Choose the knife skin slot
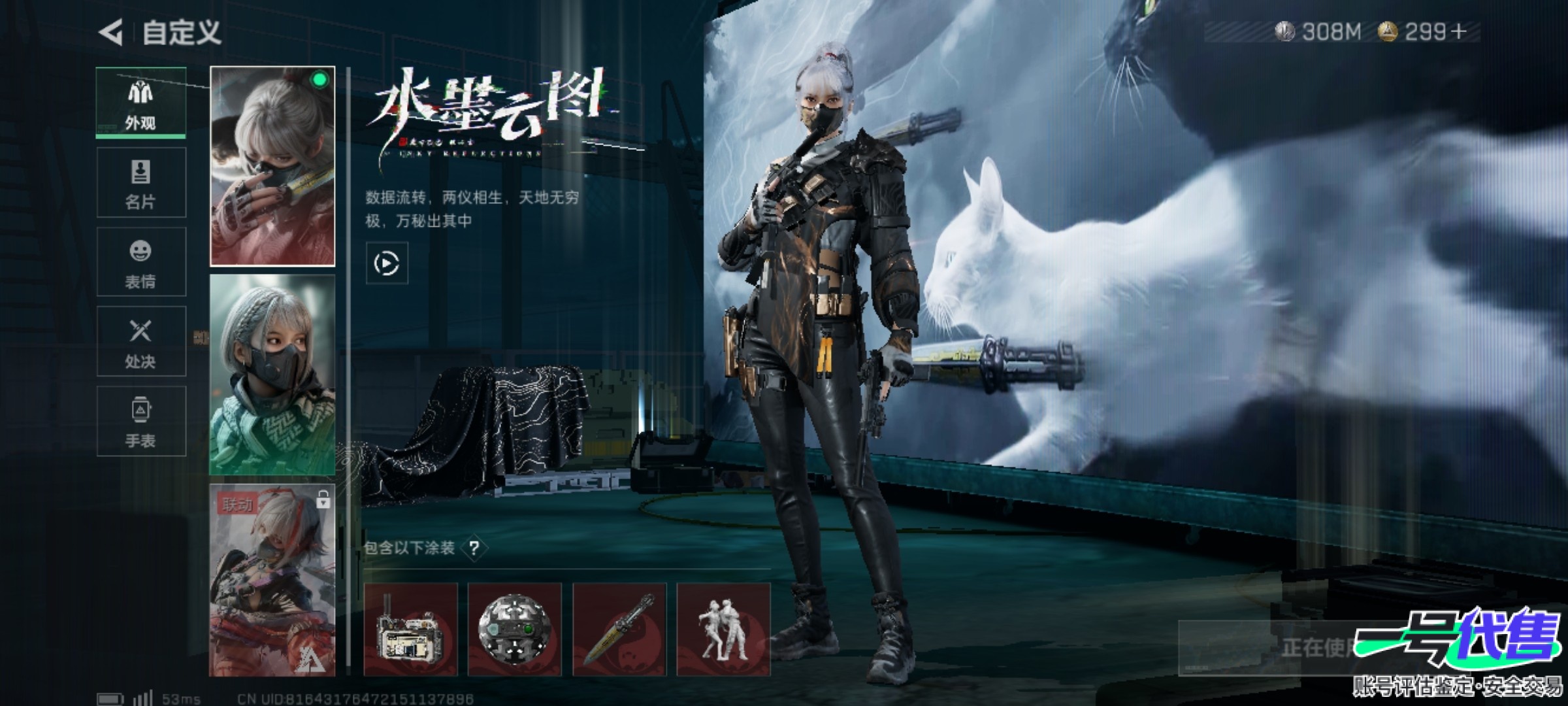Screen dimensions: 1568x706 (619, 630)
